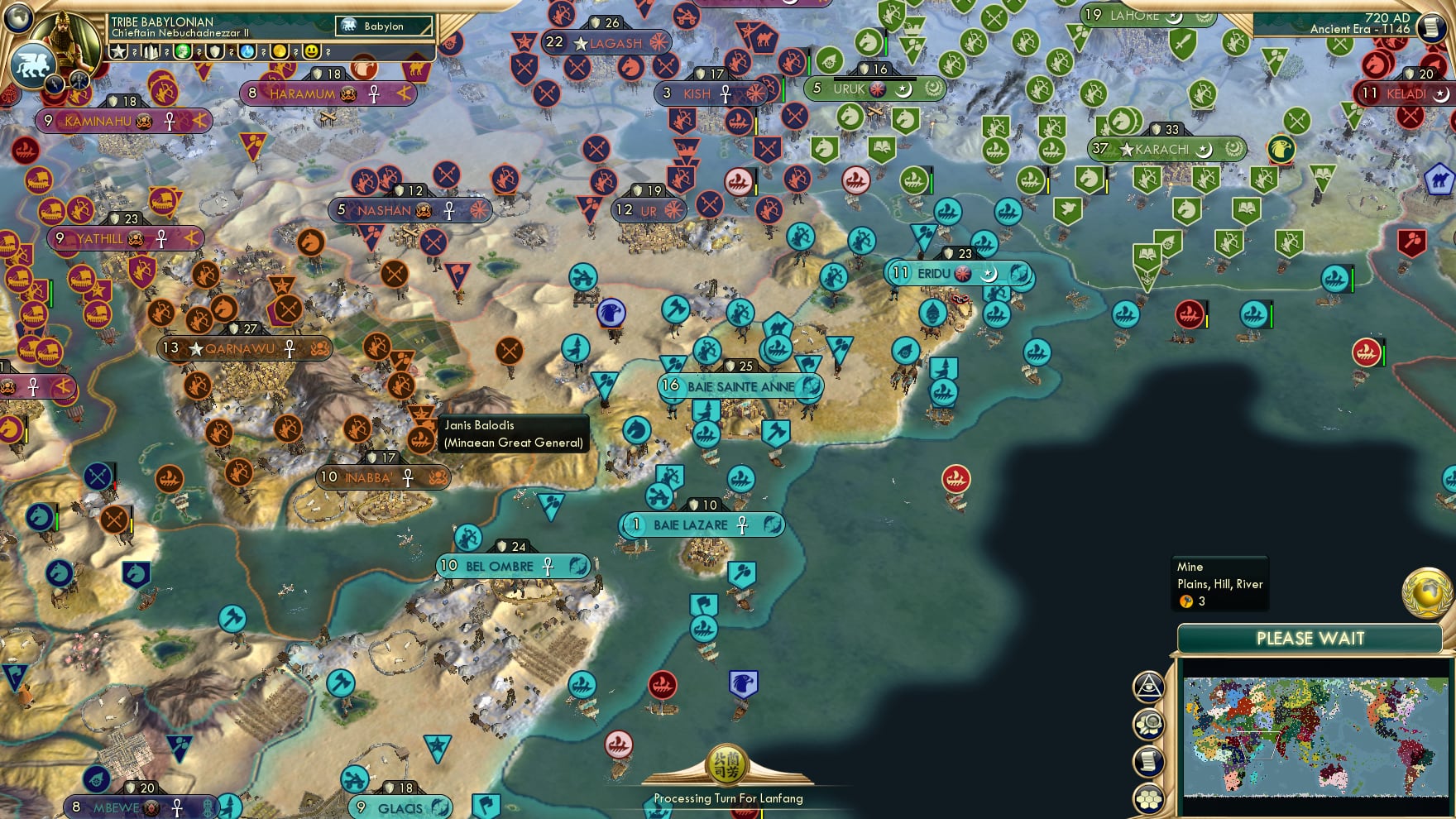Viewport: 1456px width, 819px height.
Task: Expand the happiness details question mark
Action: 327,52
